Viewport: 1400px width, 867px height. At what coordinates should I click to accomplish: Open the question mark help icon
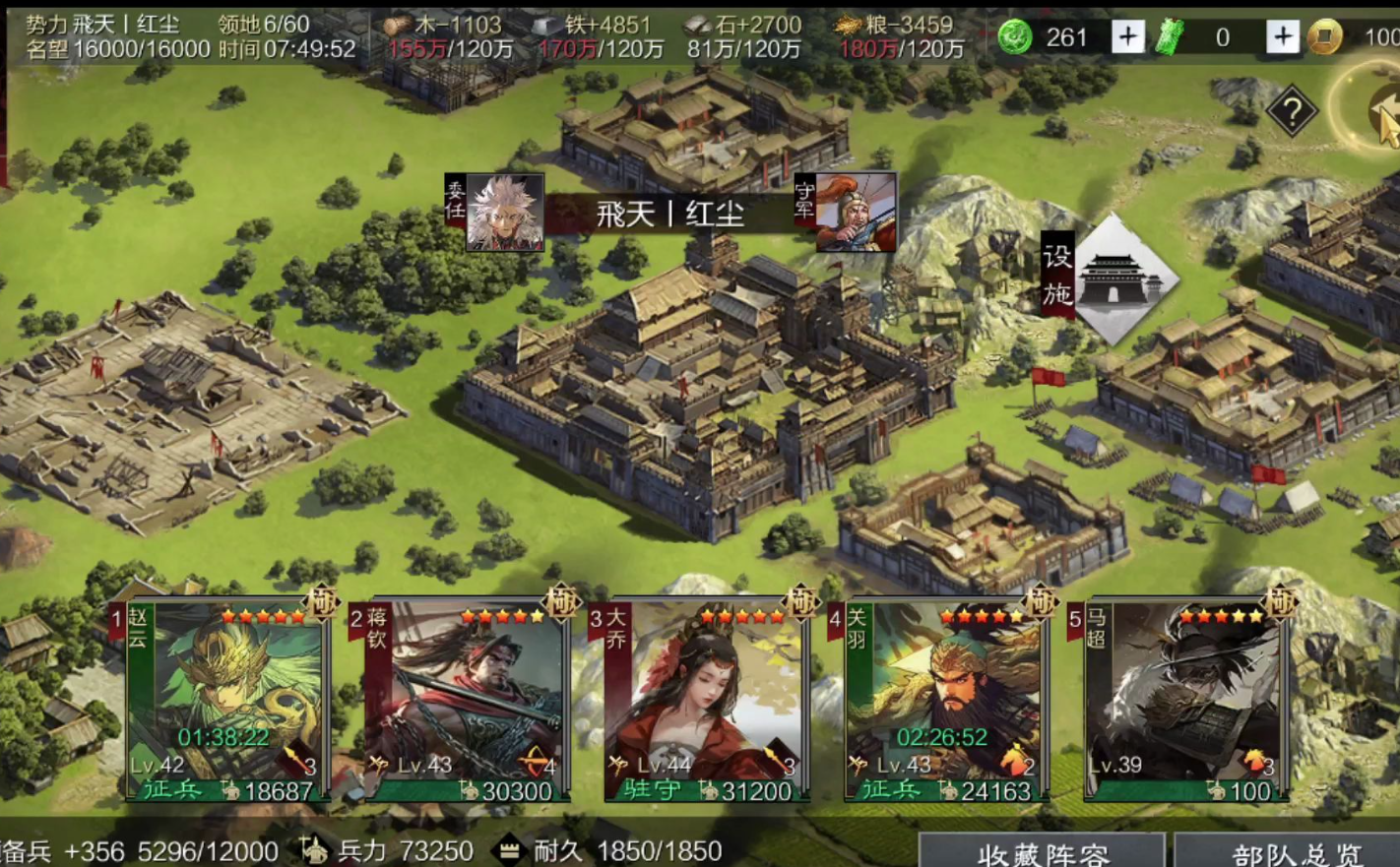pos(1291,111)
